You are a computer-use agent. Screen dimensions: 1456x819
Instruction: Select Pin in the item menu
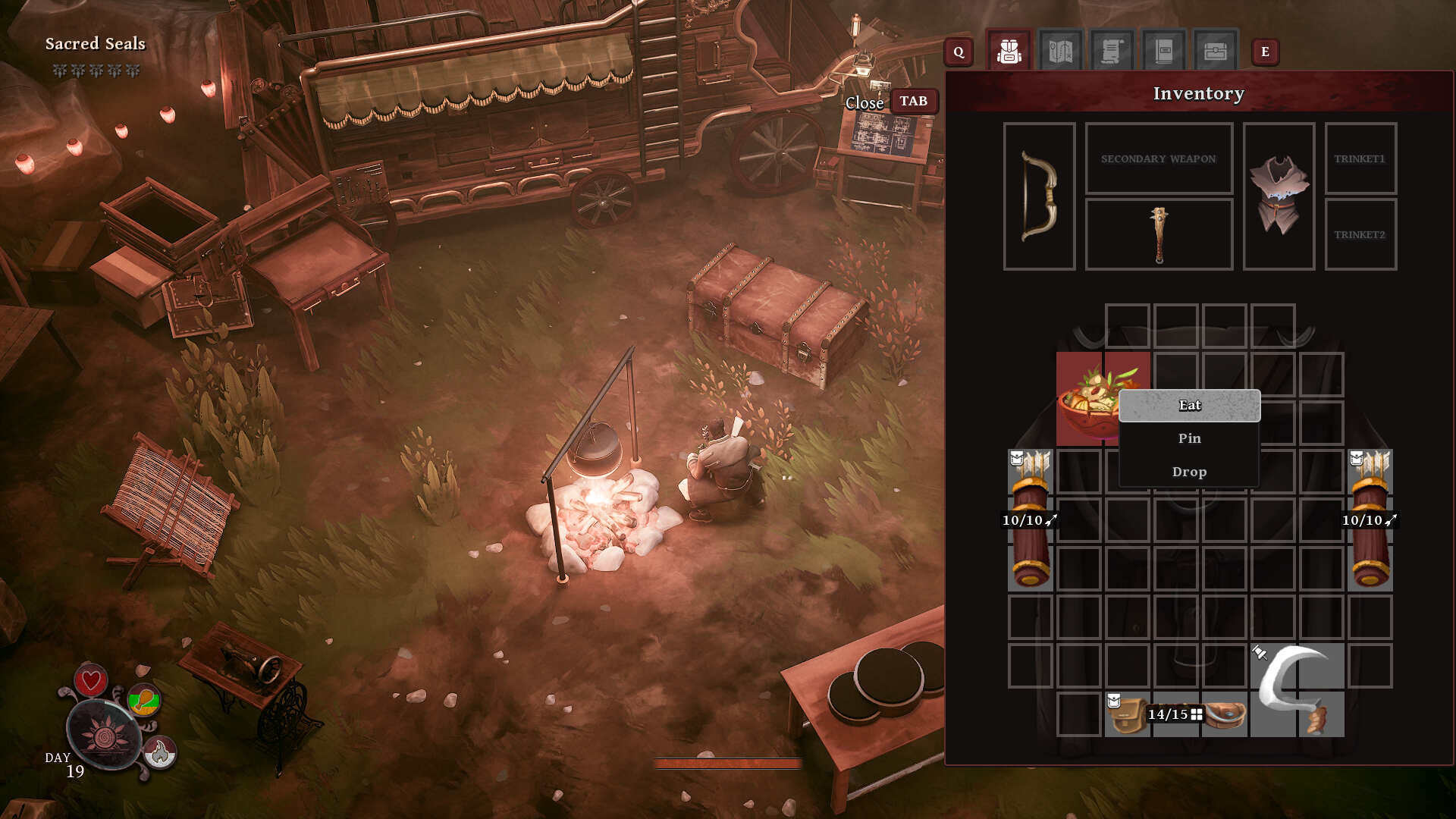pyautogui.click(x=1189, y=438)
